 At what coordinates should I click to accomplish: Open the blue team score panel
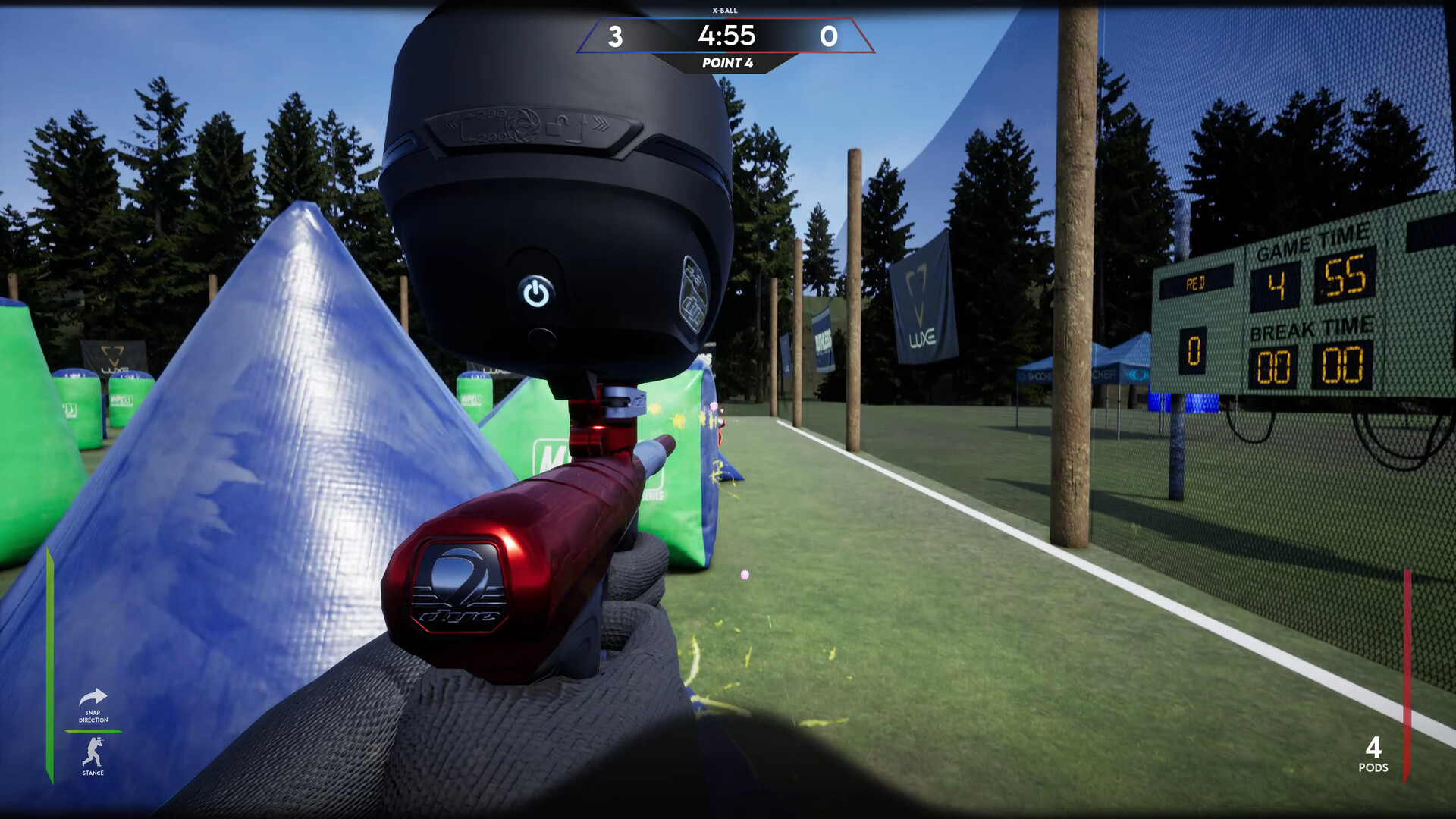[616, 35]
